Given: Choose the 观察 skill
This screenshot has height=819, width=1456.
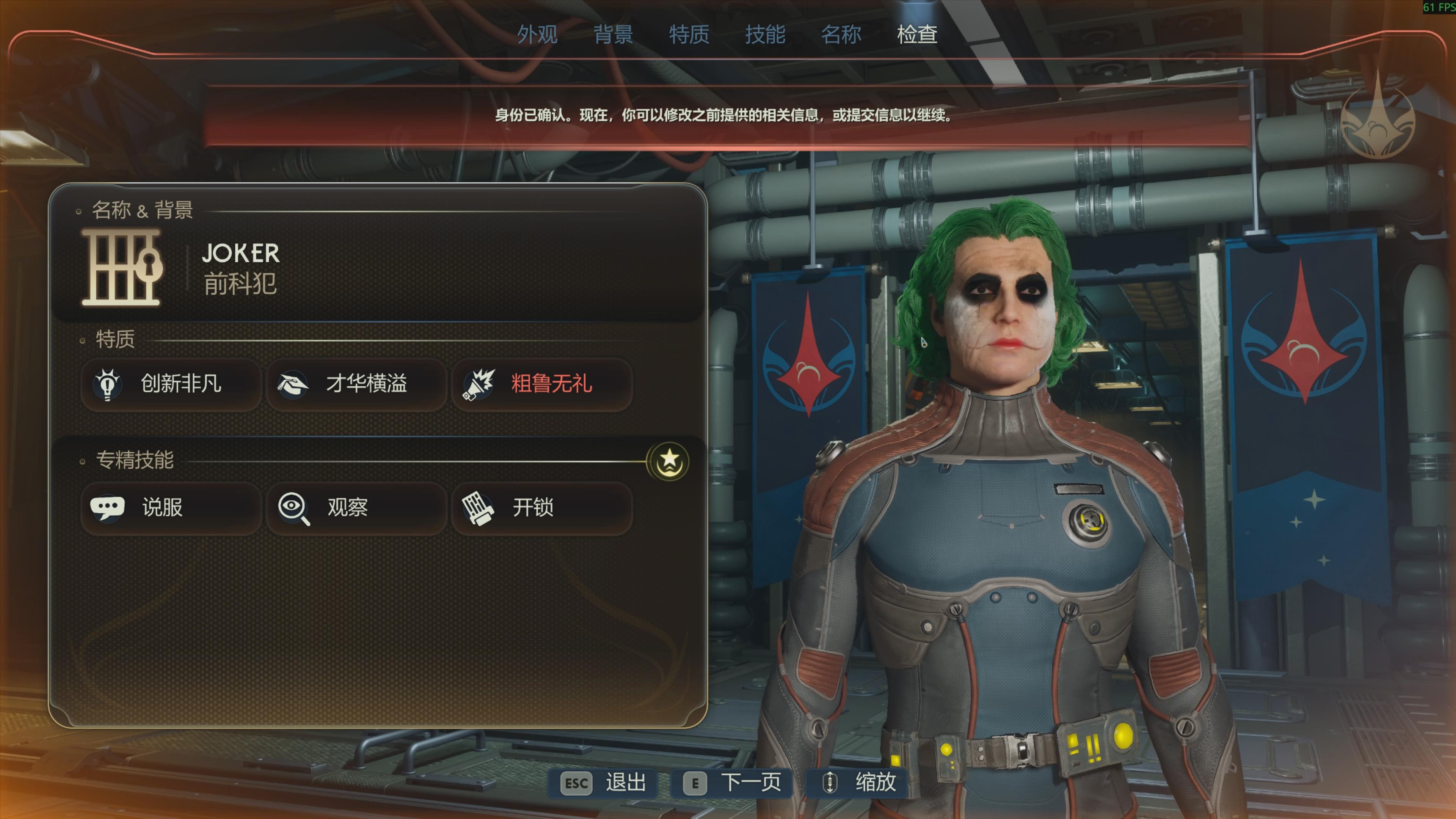Looking at the screenshot, I should (356, 508).
